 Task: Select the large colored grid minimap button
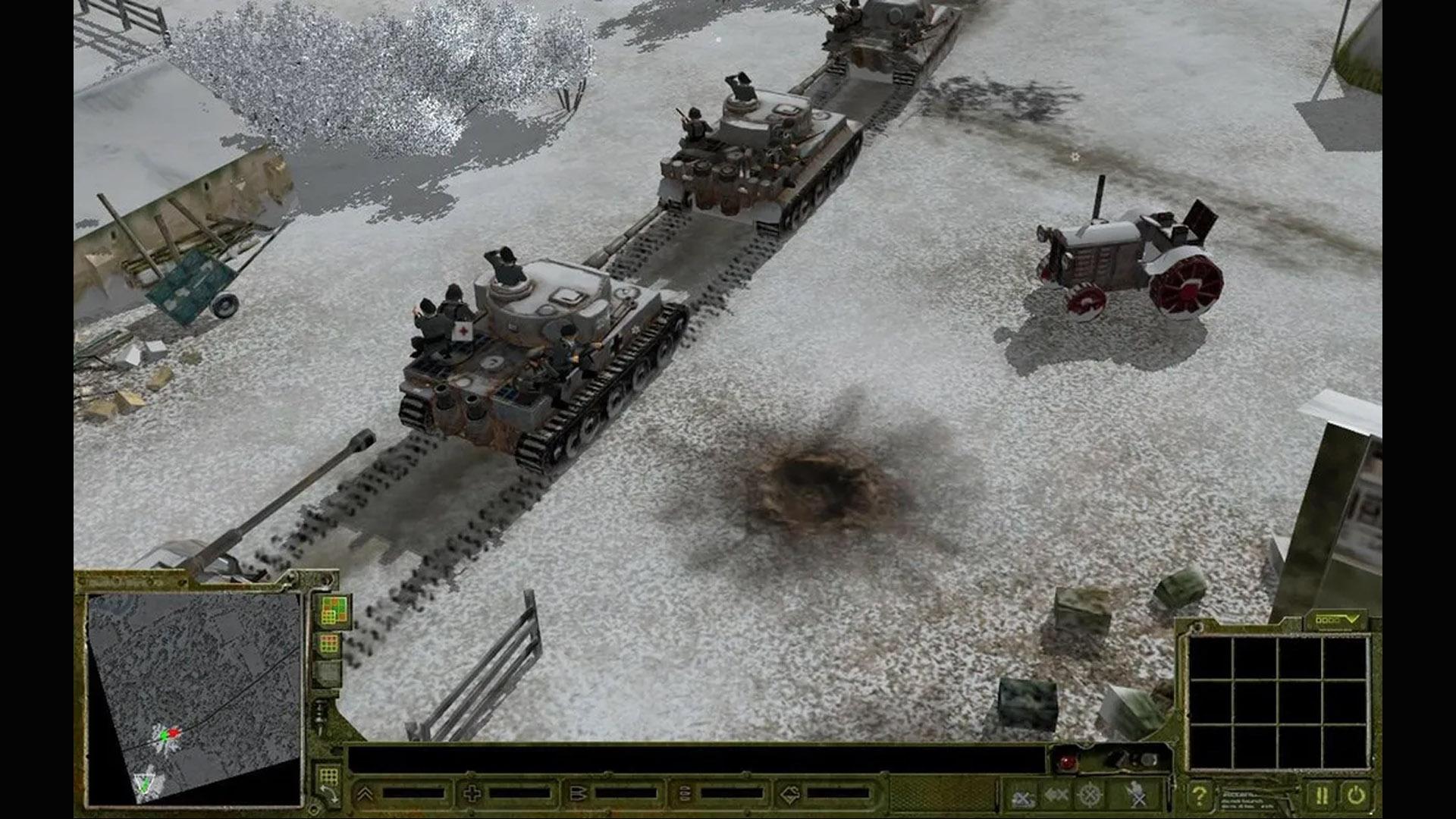click(332, 610)
